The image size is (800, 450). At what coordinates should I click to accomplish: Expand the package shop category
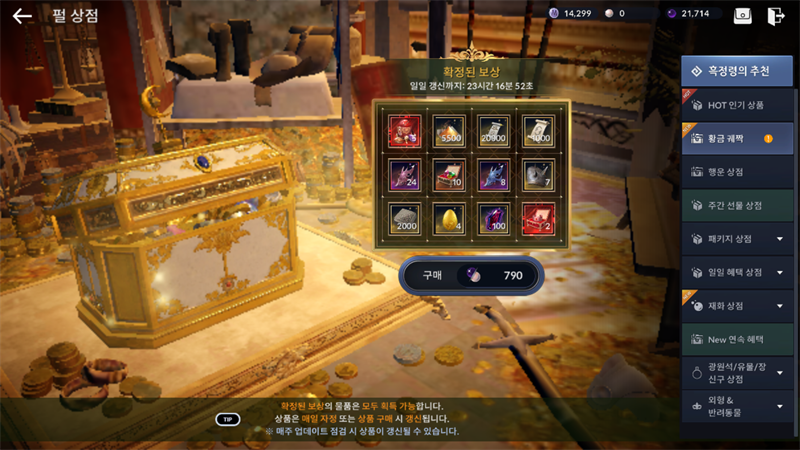click(x=737, y=239)
